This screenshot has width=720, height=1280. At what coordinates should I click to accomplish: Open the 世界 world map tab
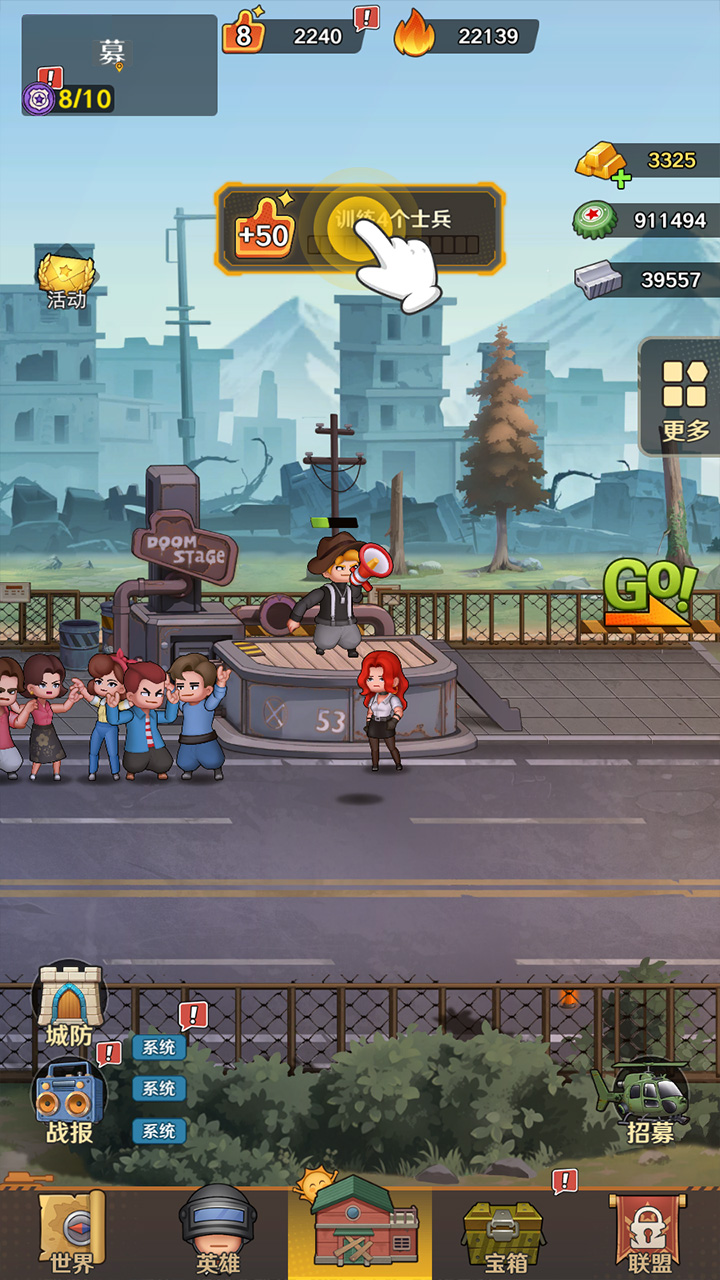[x=72, y=1232]
